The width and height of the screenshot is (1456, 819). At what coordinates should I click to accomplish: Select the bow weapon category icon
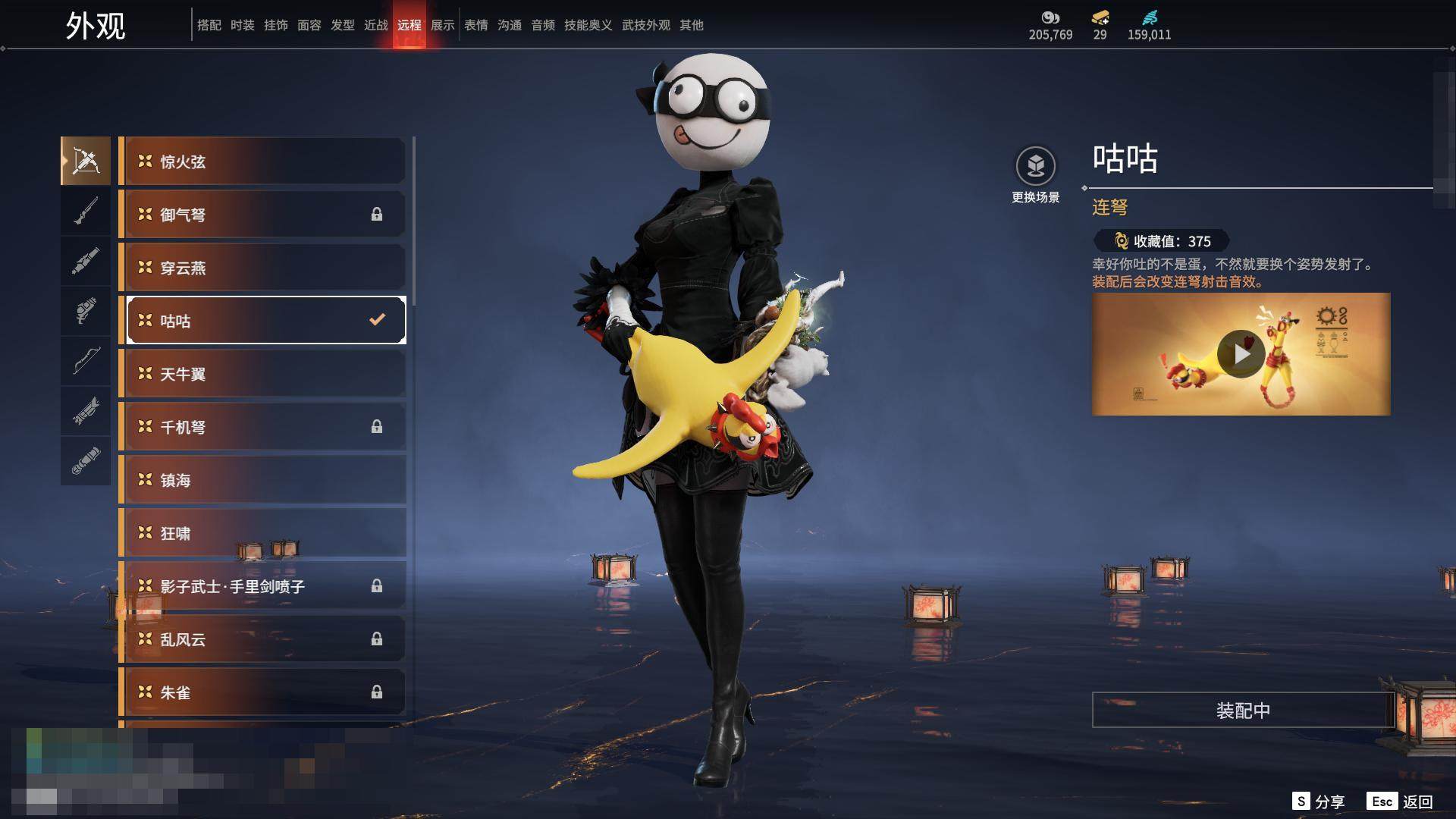tap(86, 361)
